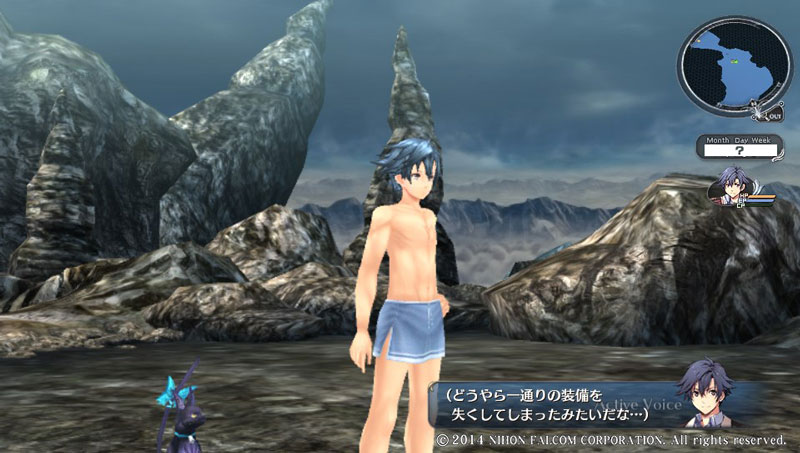This screenshot has height=453, width=800.
Task: Open the Month Day Week calendar panel
Action: click(x=738, y=148)
